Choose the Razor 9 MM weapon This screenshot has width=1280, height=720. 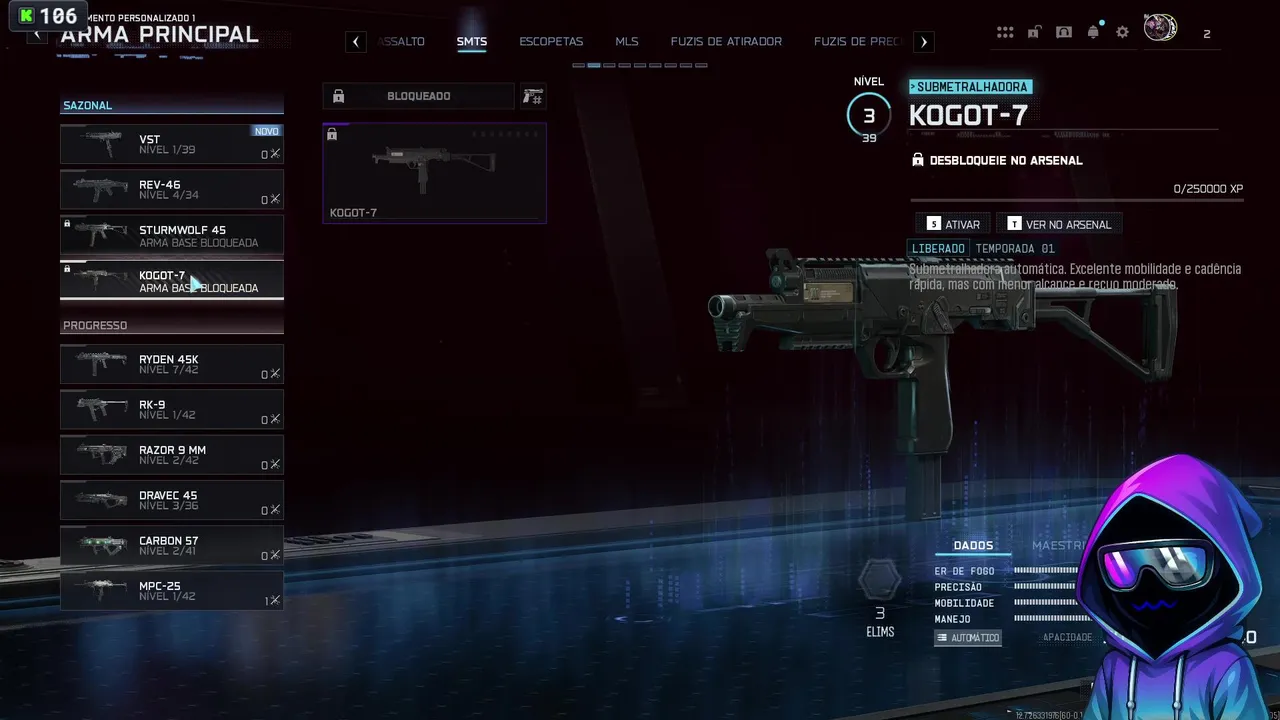[x=171, y=454]
